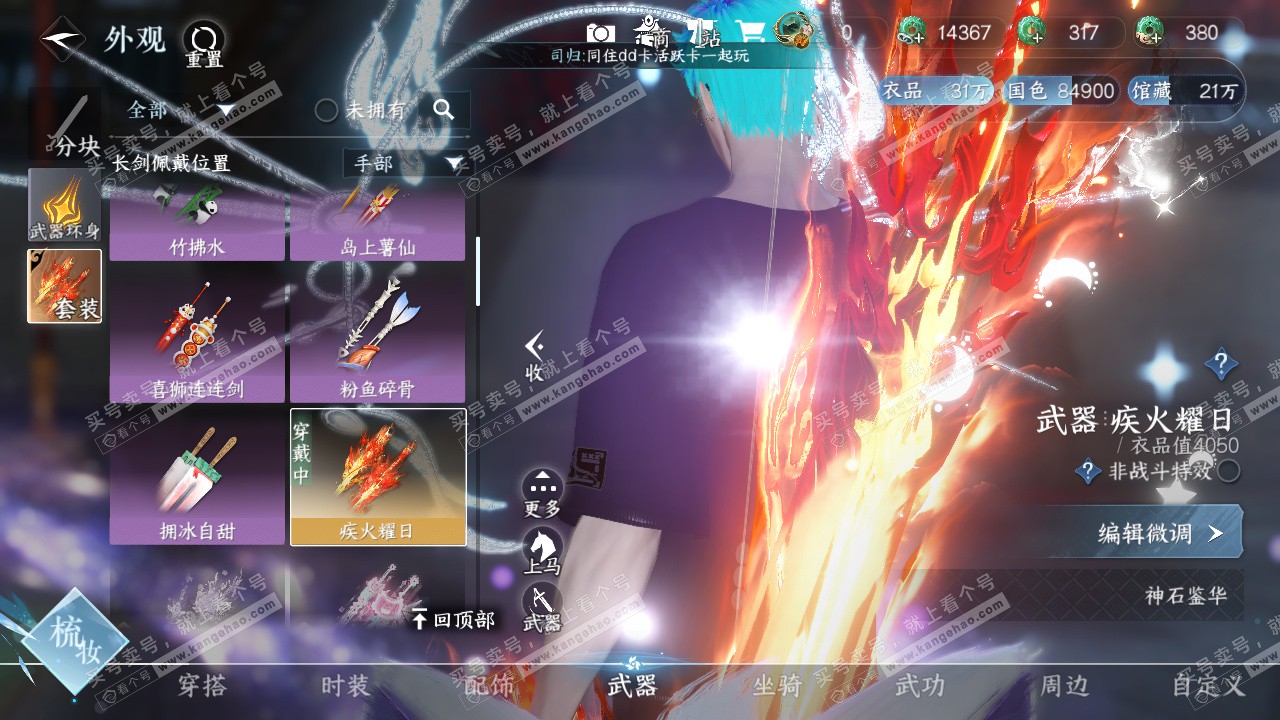Open the magnifier search
1280x720 pixels.
coord(444,110)
